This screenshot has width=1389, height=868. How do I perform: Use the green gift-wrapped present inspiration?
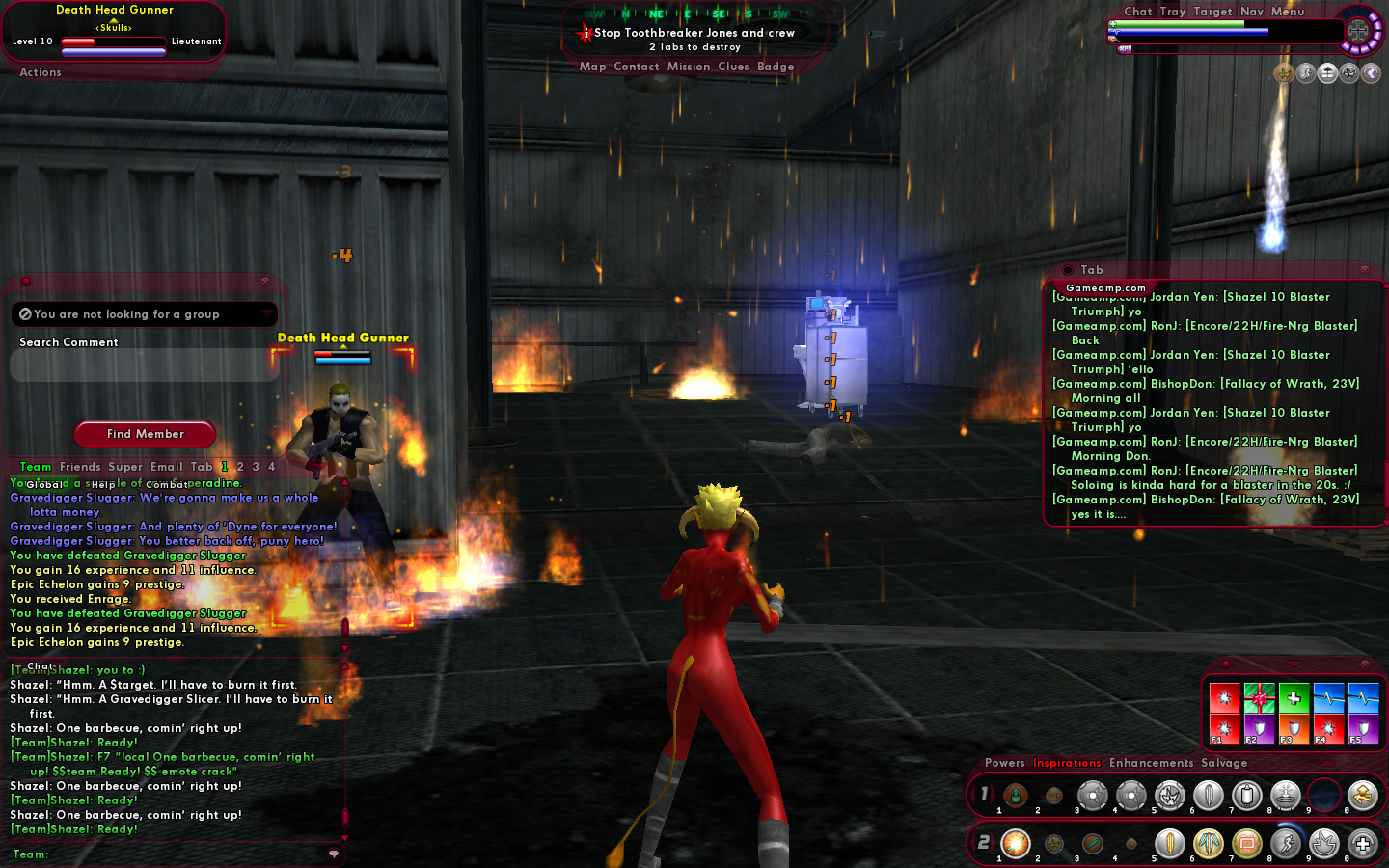(x=1259, y=697)
